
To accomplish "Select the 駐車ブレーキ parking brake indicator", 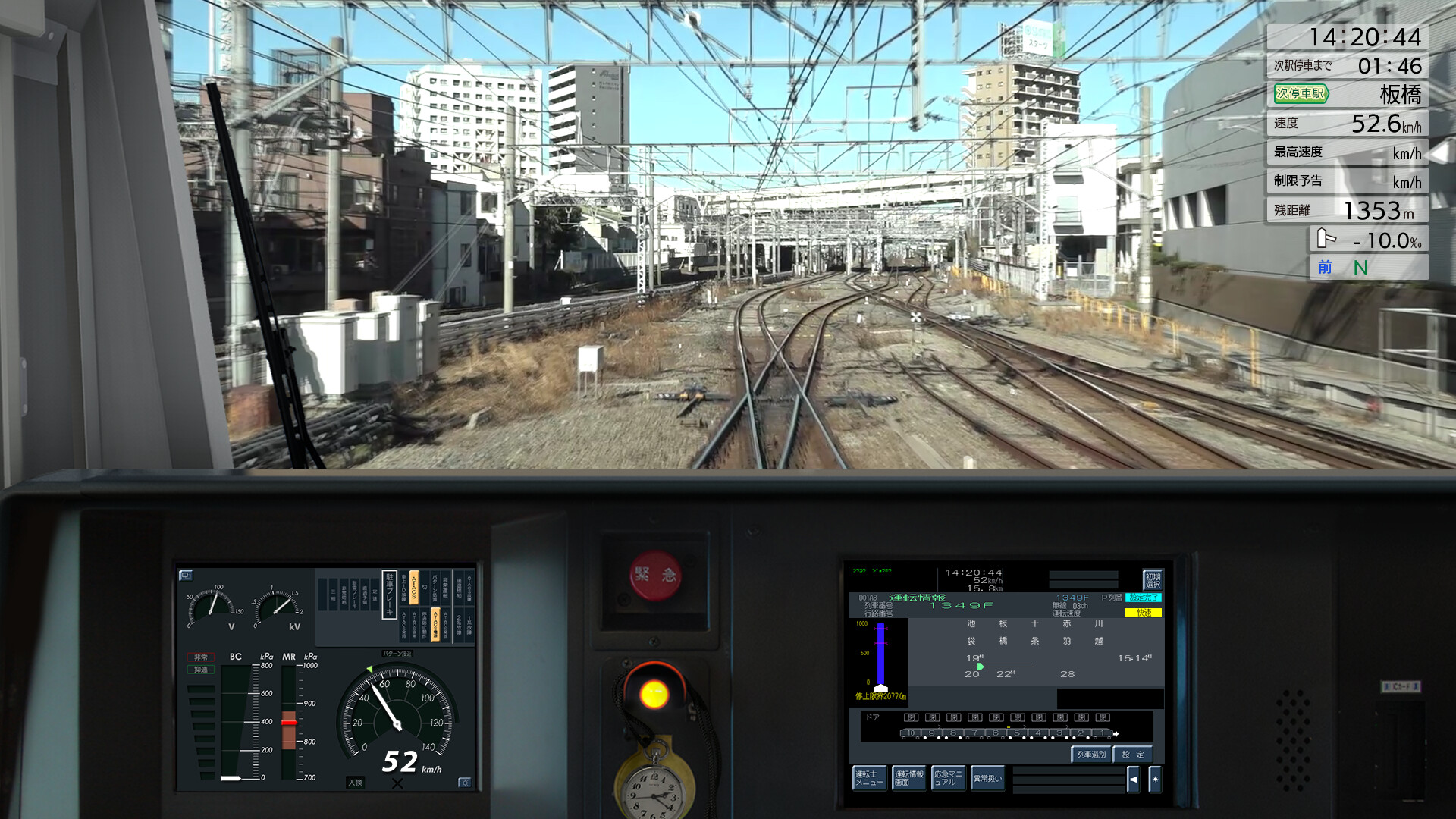I will 389,595.
